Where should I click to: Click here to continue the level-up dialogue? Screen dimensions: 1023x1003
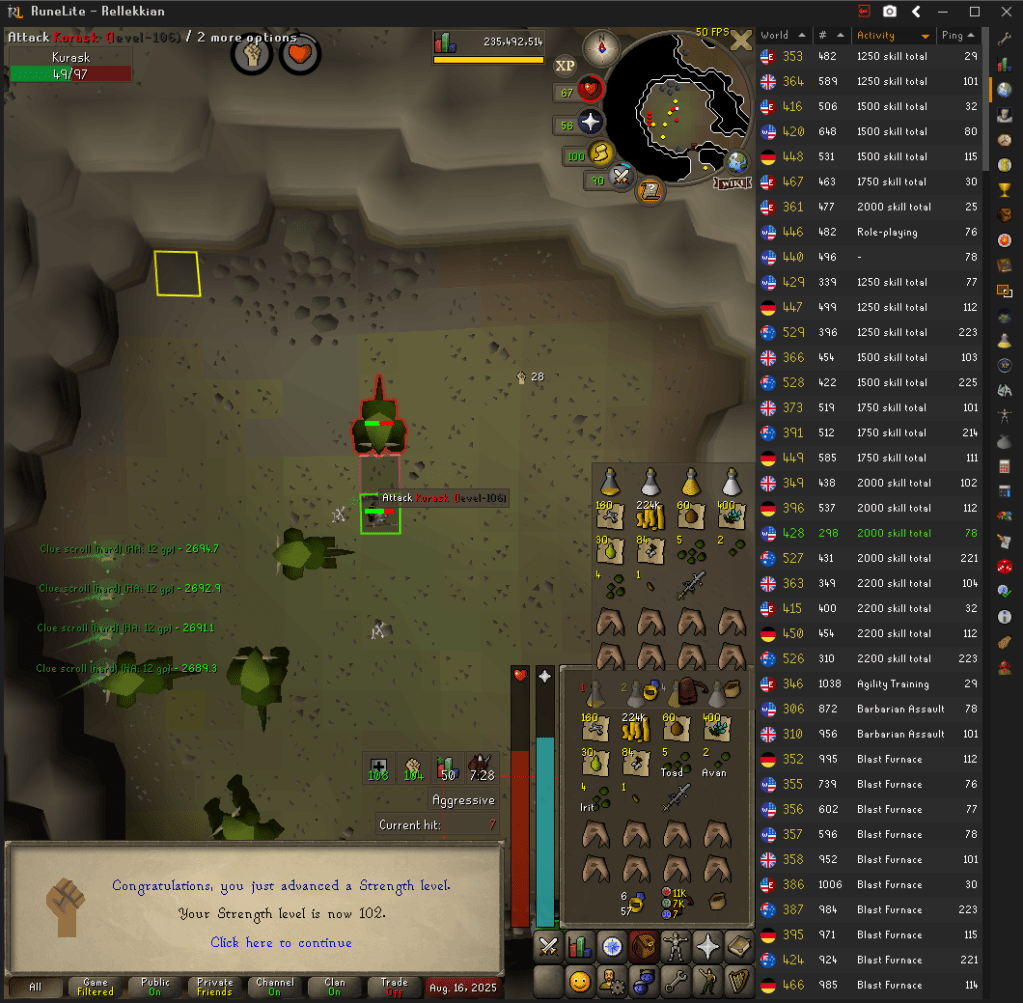pyautogui.click(x=281, y=942)
